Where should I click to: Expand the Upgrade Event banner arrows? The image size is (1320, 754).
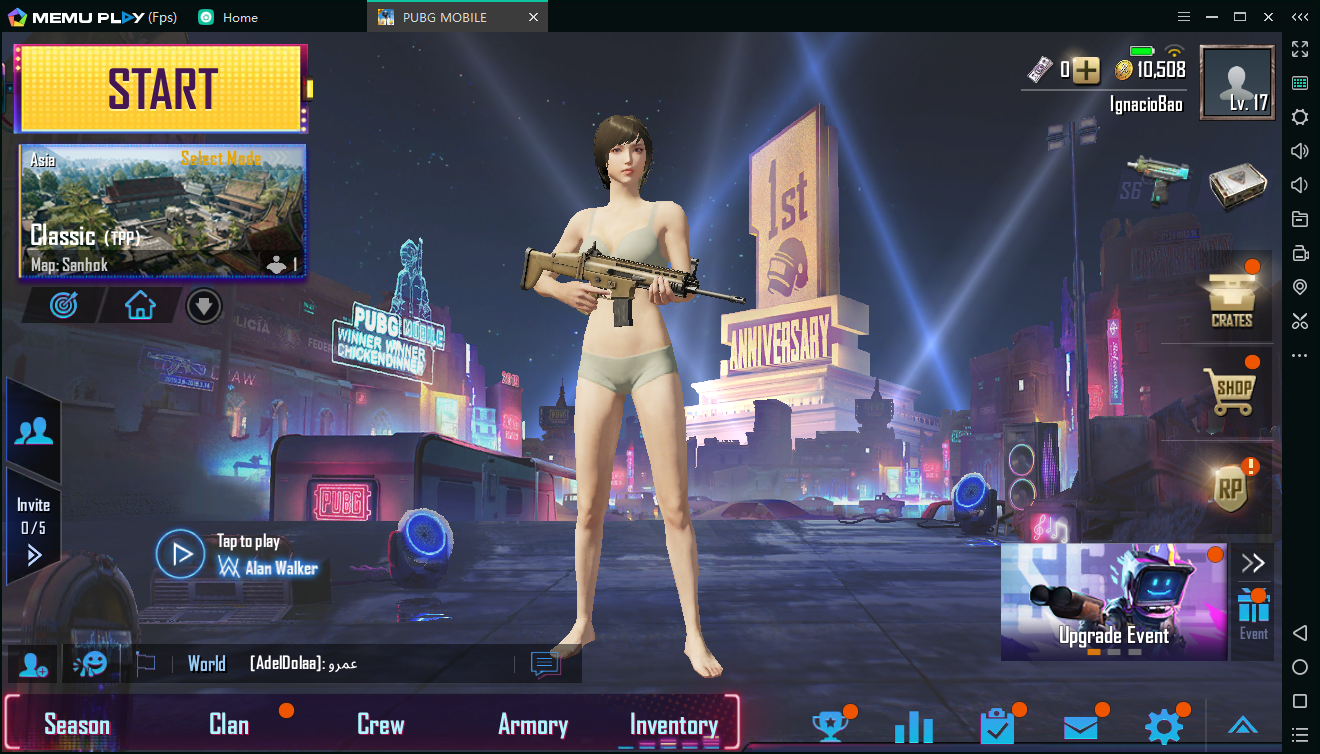(1253, 562)
